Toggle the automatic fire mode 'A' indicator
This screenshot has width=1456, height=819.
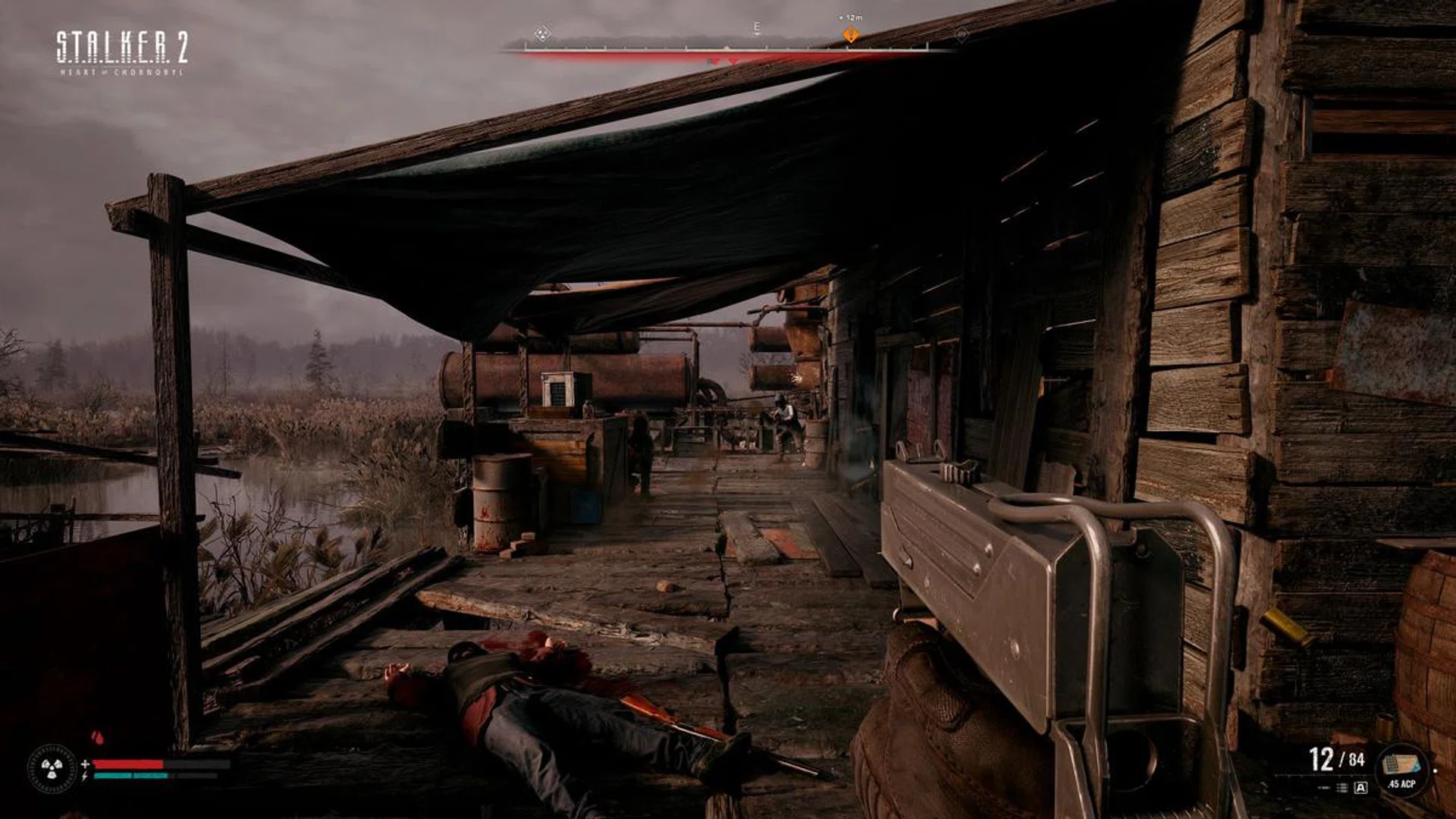[x=1361, y=788]
